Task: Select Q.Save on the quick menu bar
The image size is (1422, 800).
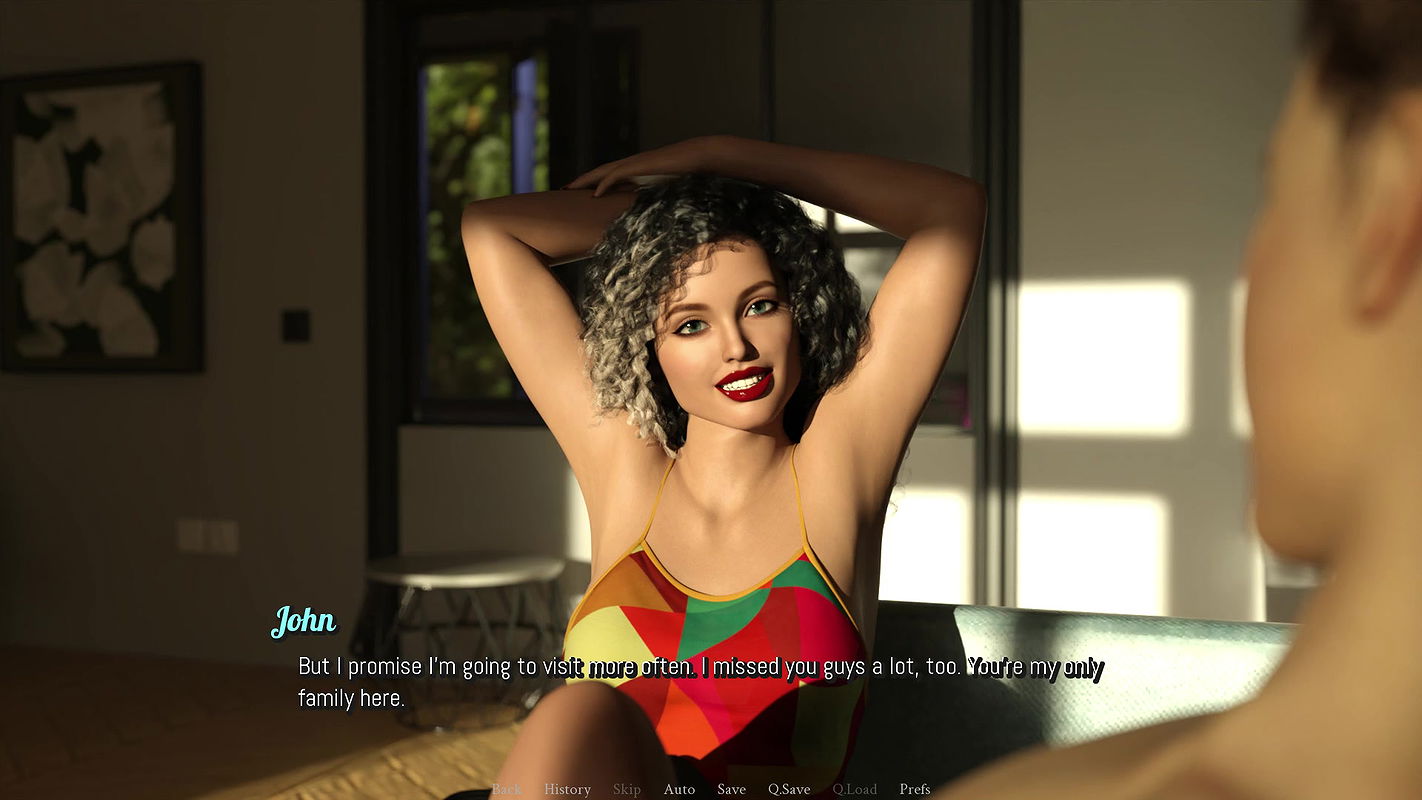Action: (x=789, y=789)
